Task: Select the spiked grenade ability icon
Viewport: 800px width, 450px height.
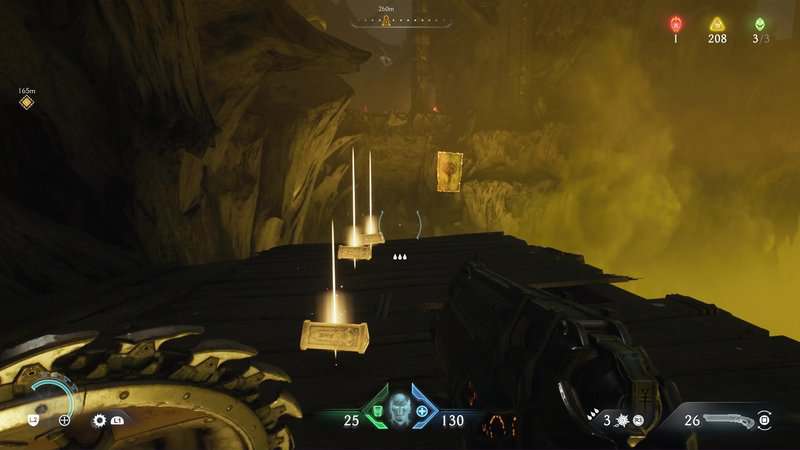Action: [618, 421]
